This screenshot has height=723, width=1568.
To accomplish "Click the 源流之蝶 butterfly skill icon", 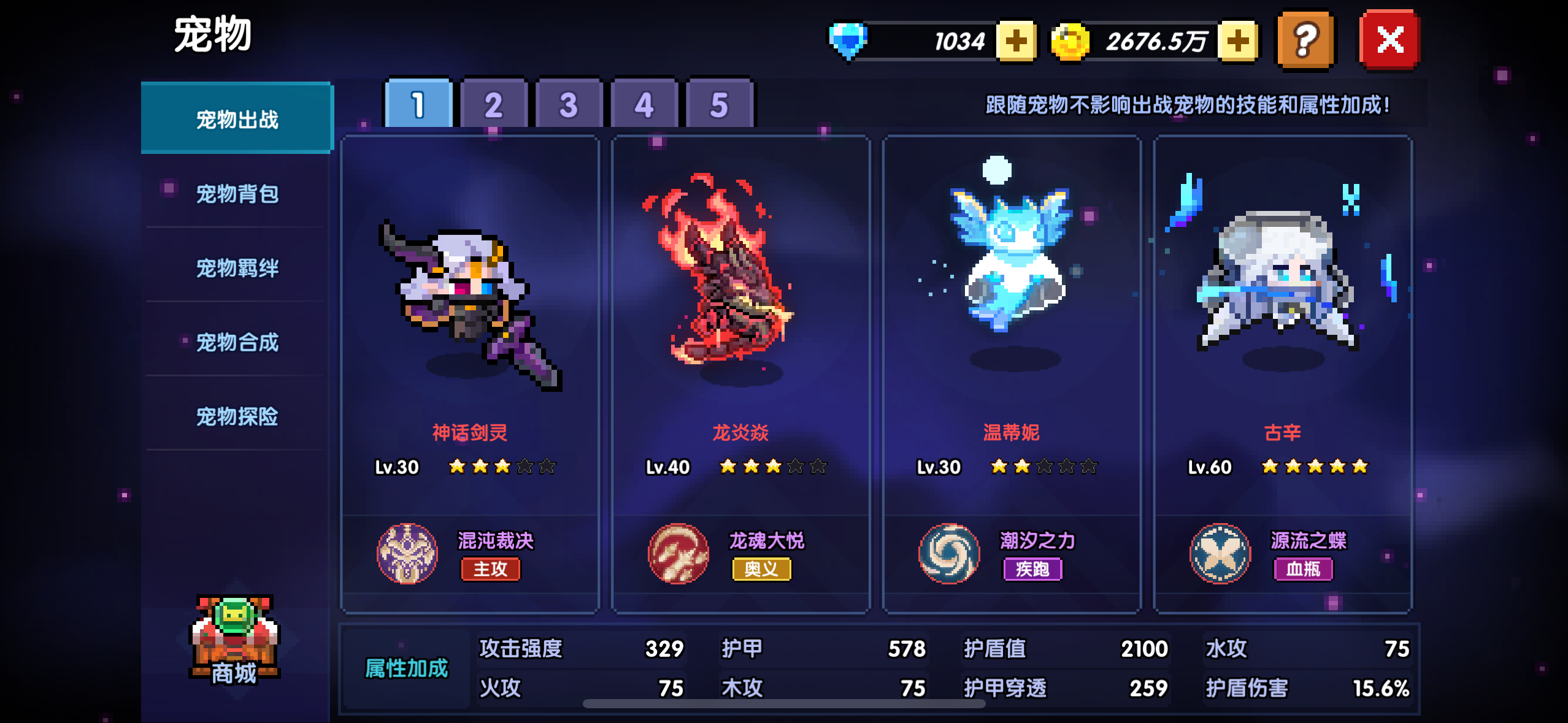I will tap(1220, 554).
